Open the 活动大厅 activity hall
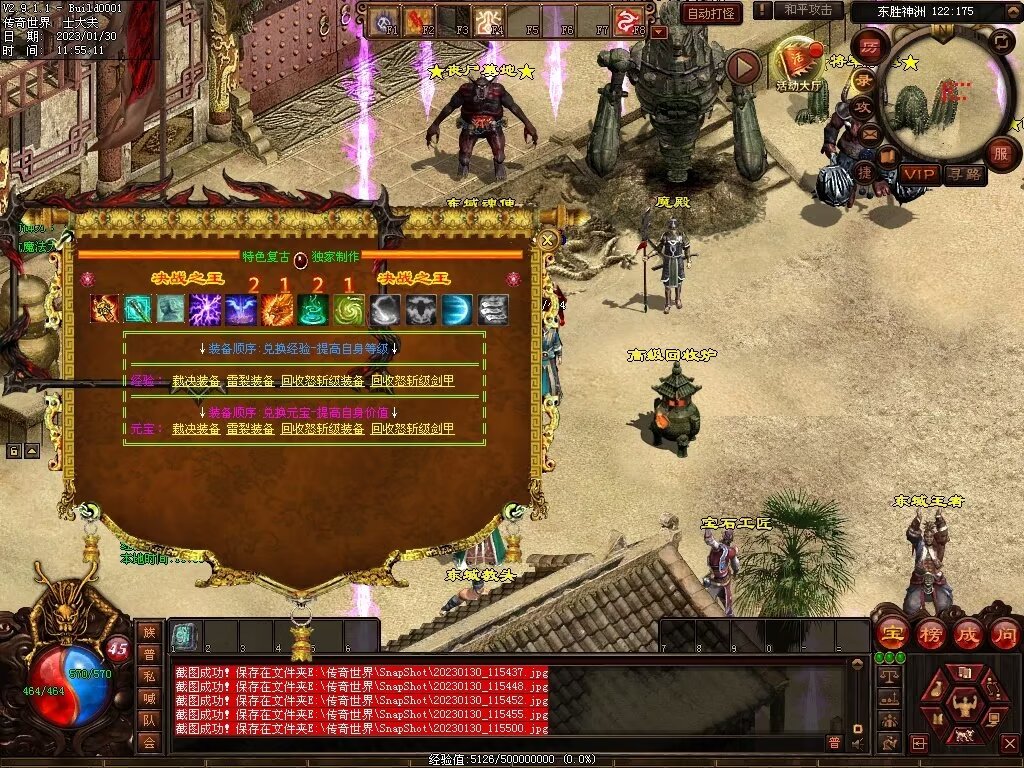Screen dimensions: 1024x768 coord(797,65)
